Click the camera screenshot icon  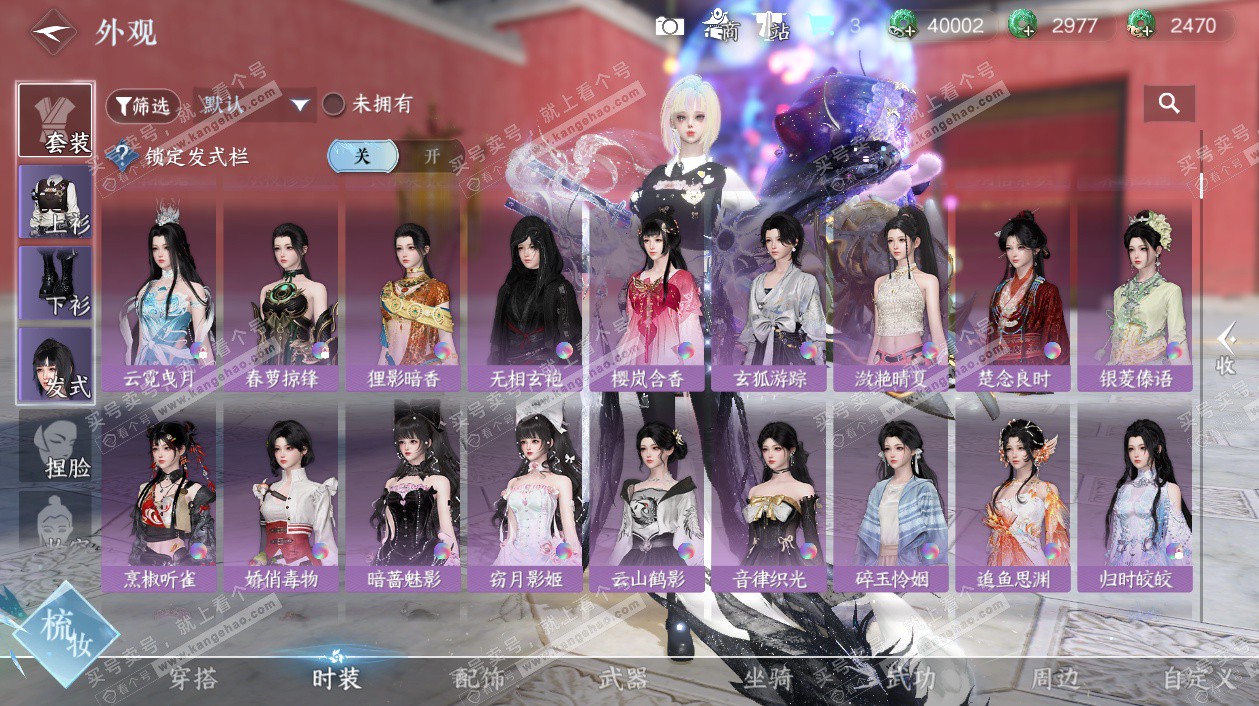click(x=669, y=26)
